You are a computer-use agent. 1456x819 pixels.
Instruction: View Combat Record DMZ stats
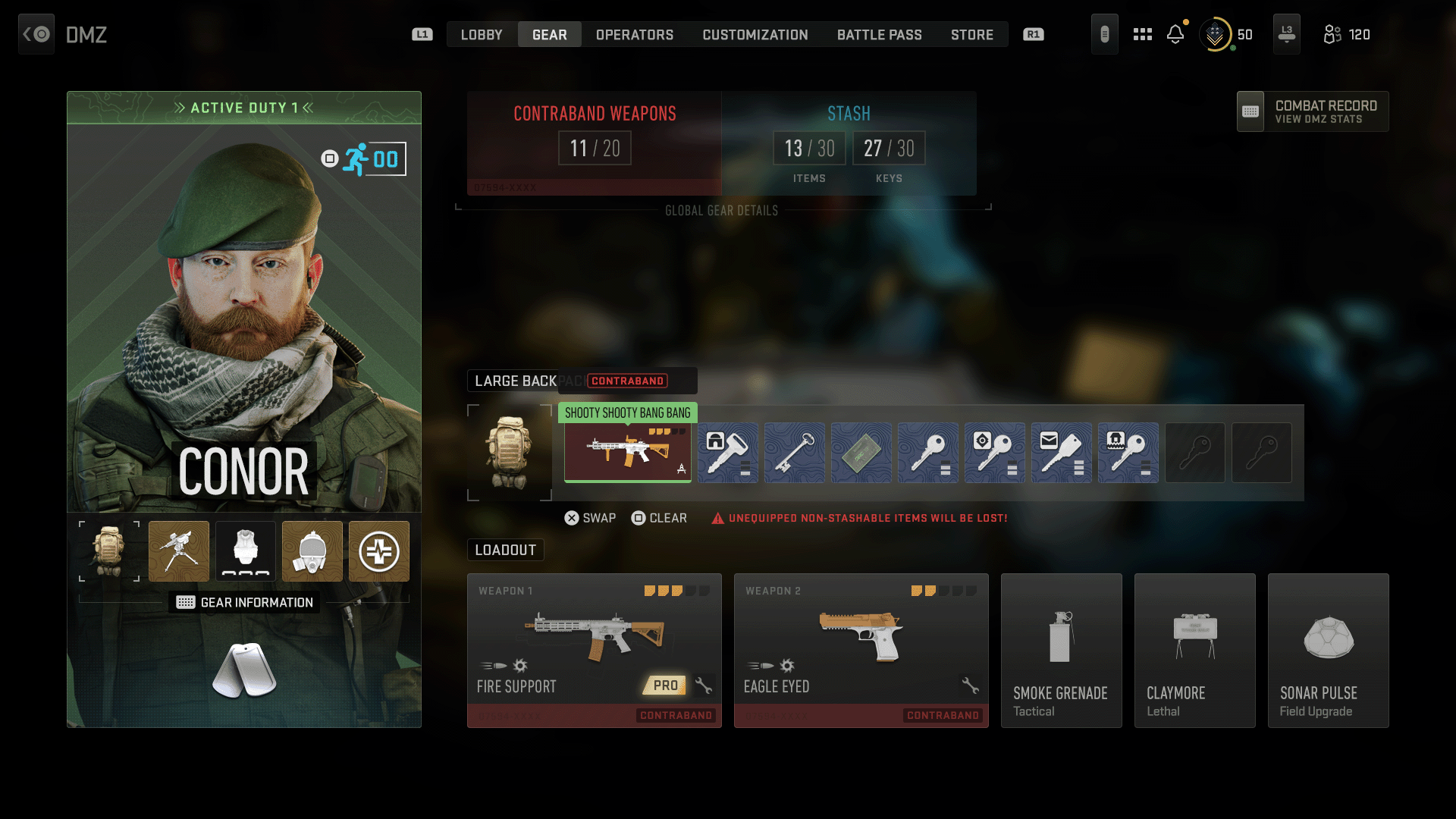(x=1313, y=111)
